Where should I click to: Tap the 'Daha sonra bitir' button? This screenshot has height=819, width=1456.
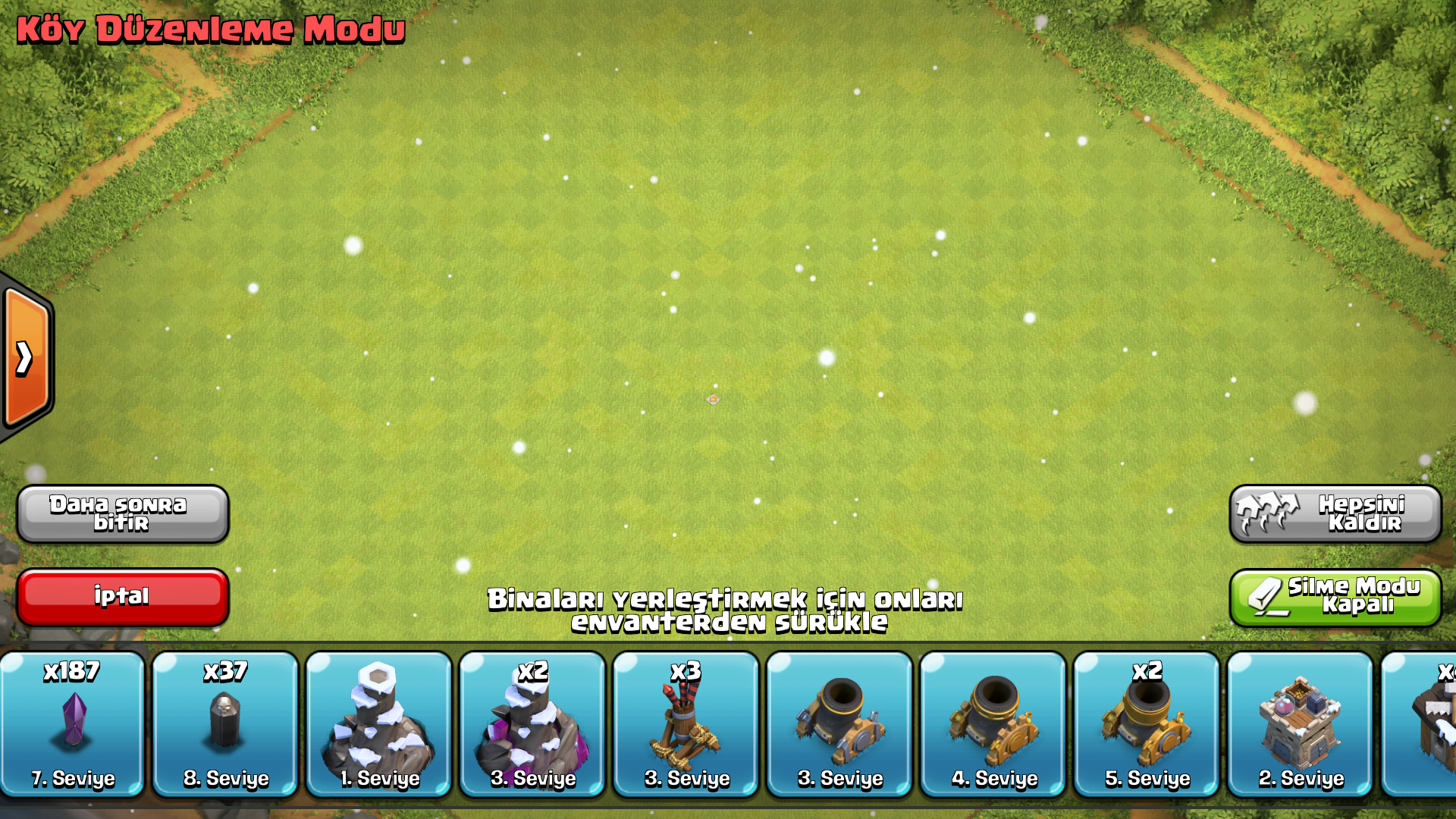click(123, 513)
